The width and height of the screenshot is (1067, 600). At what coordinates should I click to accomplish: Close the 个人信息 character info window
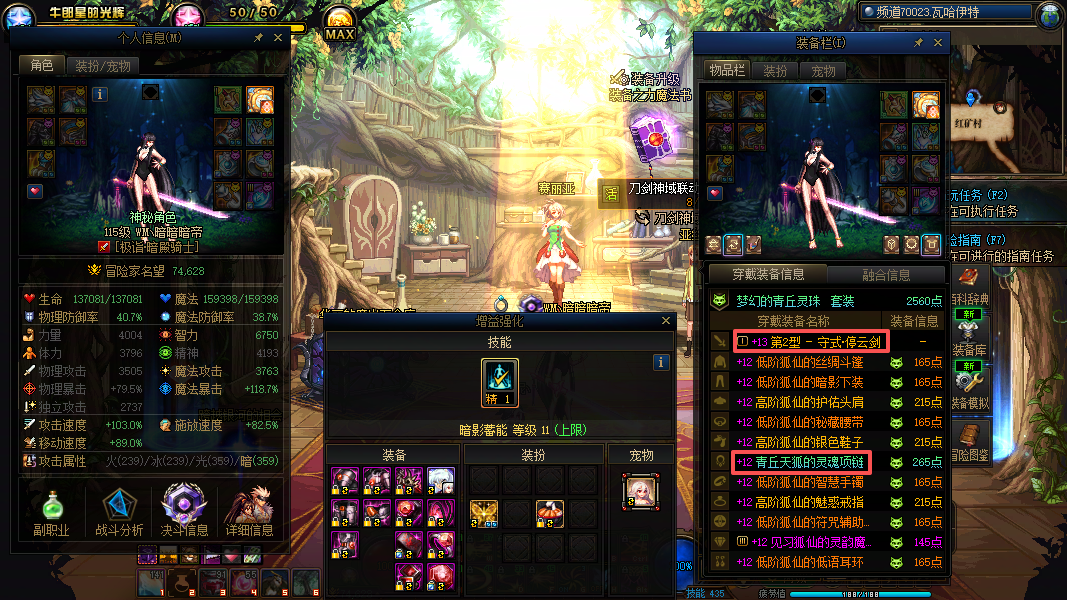(278, 37)
